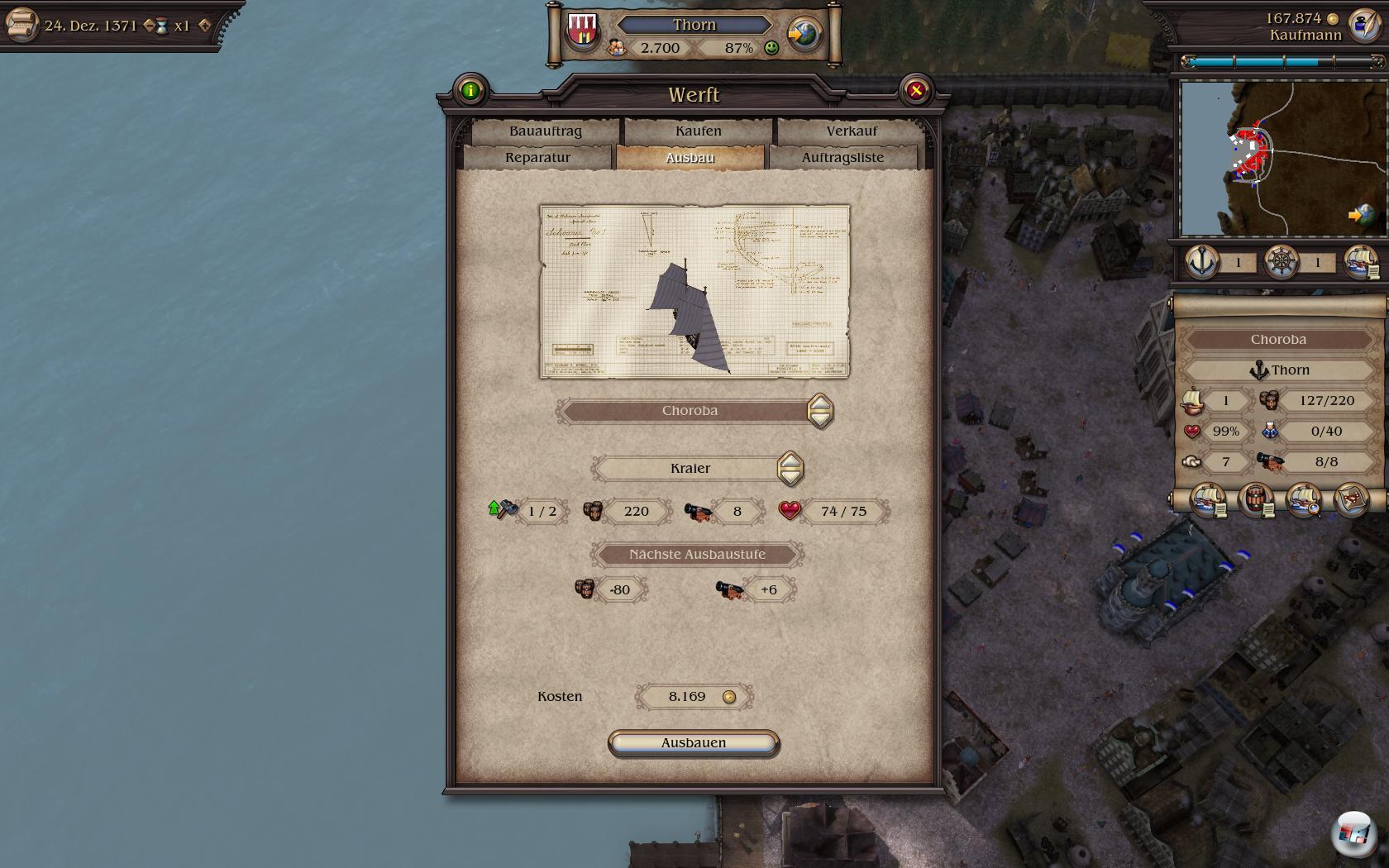Switch to the Bauauftrag tab
1389x868 pixels.
(545, 131)
